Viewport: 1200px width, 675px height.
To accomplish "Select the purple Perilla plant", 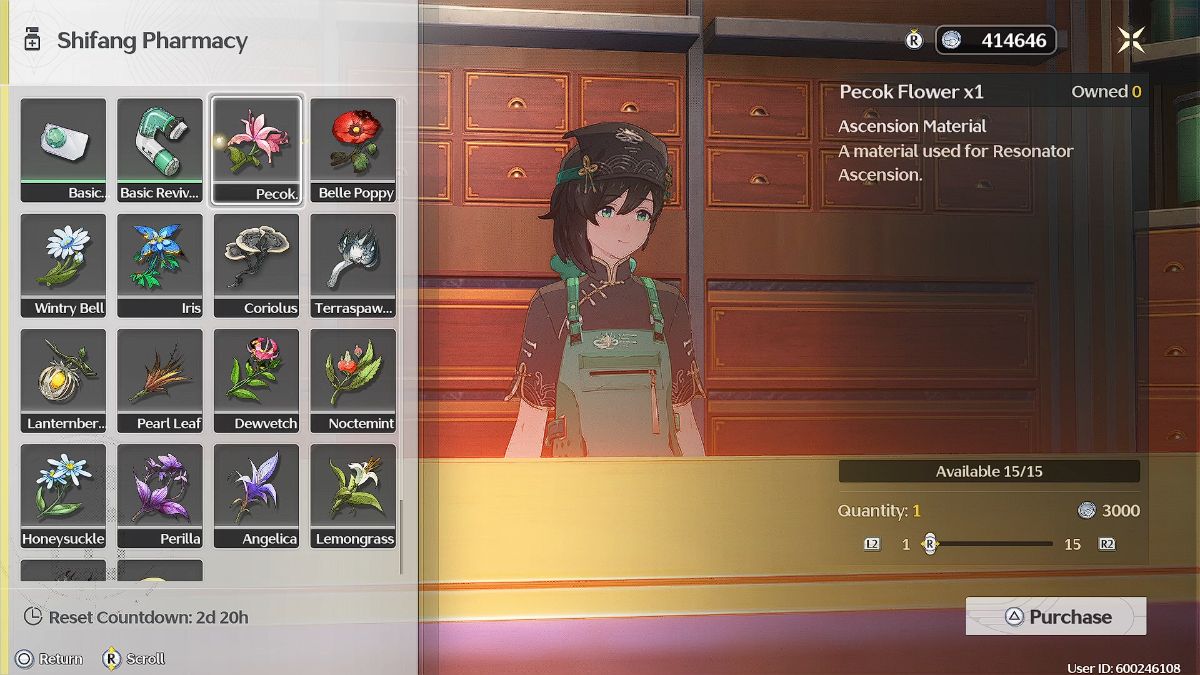I will pos(160,495).
